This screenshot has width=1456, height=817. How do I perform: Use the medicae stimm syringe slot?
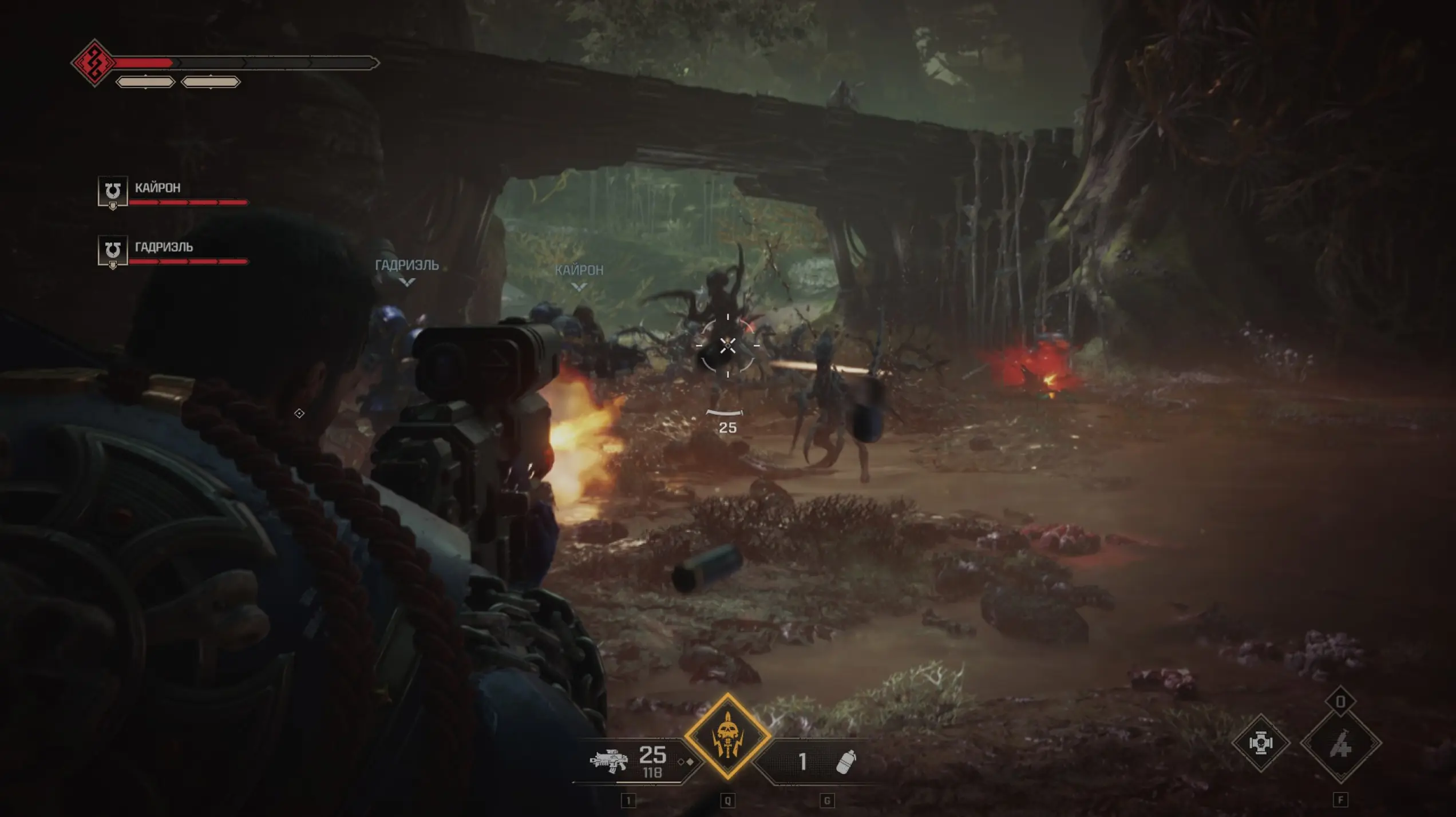[1340, 744]
